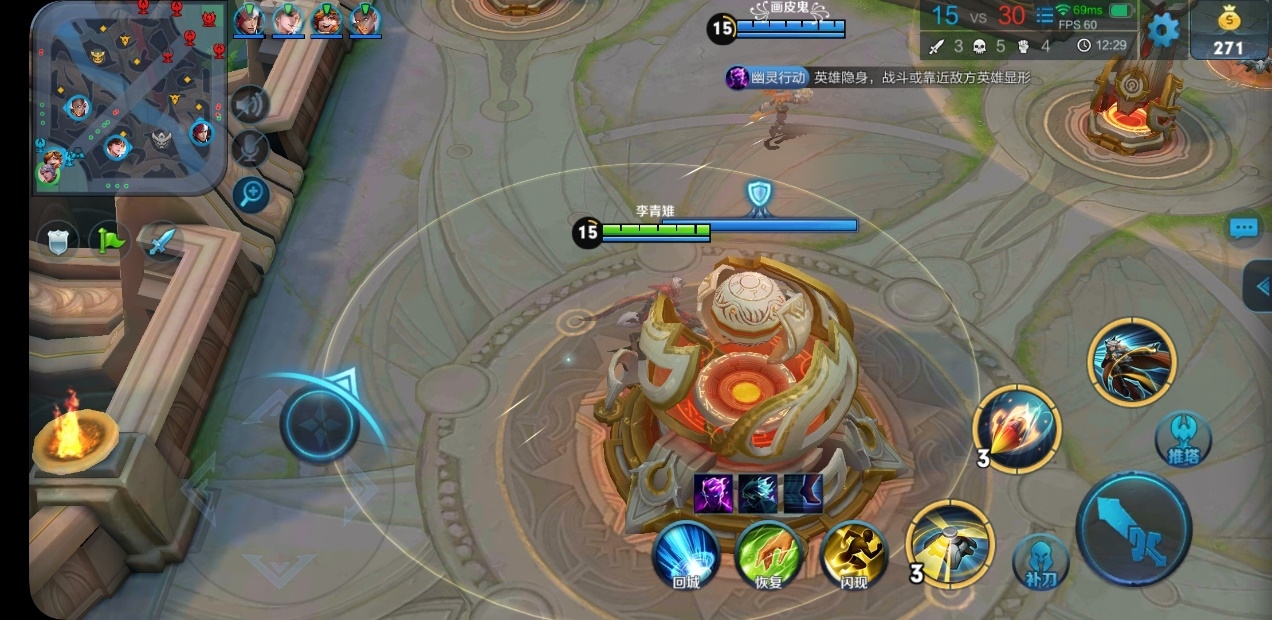Send the shield defend signal
Viewport: 1272px width, 620px height.
coord(57,240)
